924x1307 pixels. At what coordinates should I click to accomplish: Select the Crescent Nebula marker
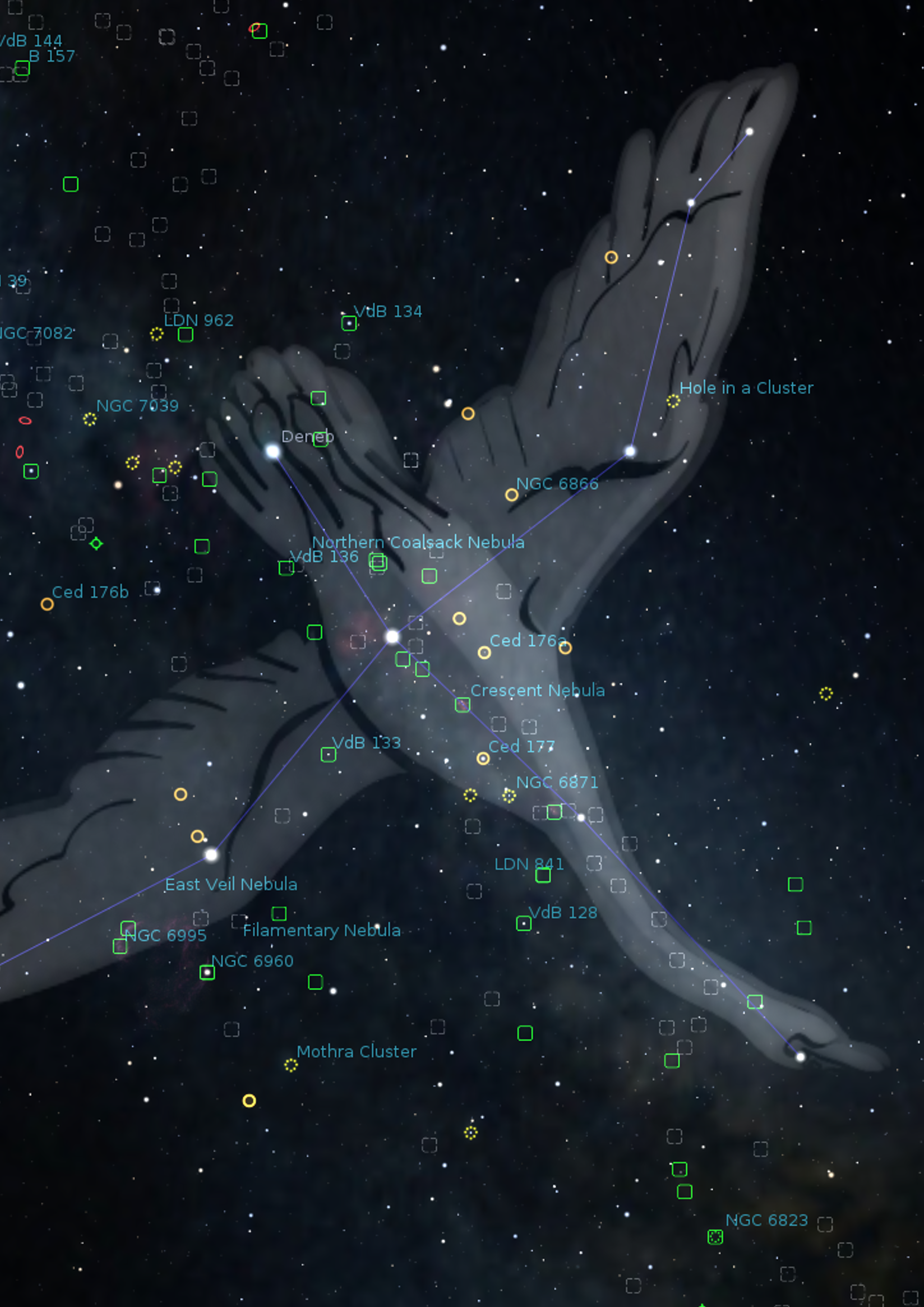462,705
